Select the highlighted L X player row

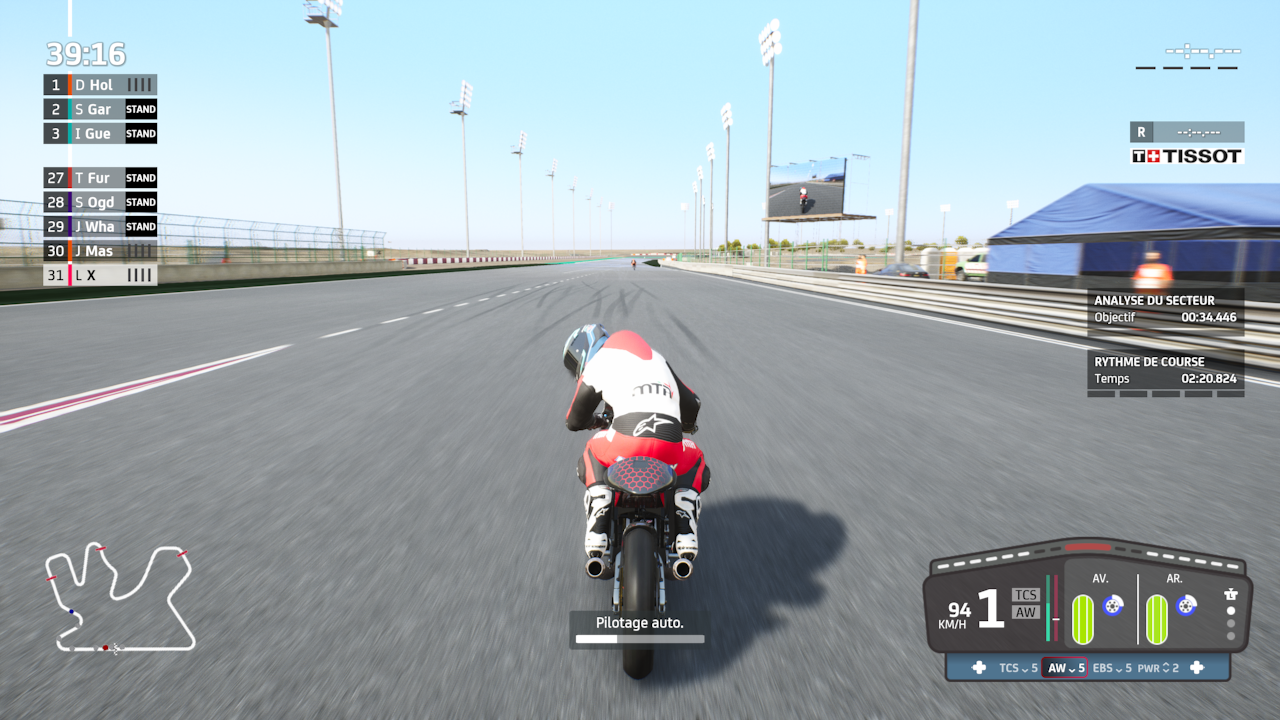coord(100,275)
